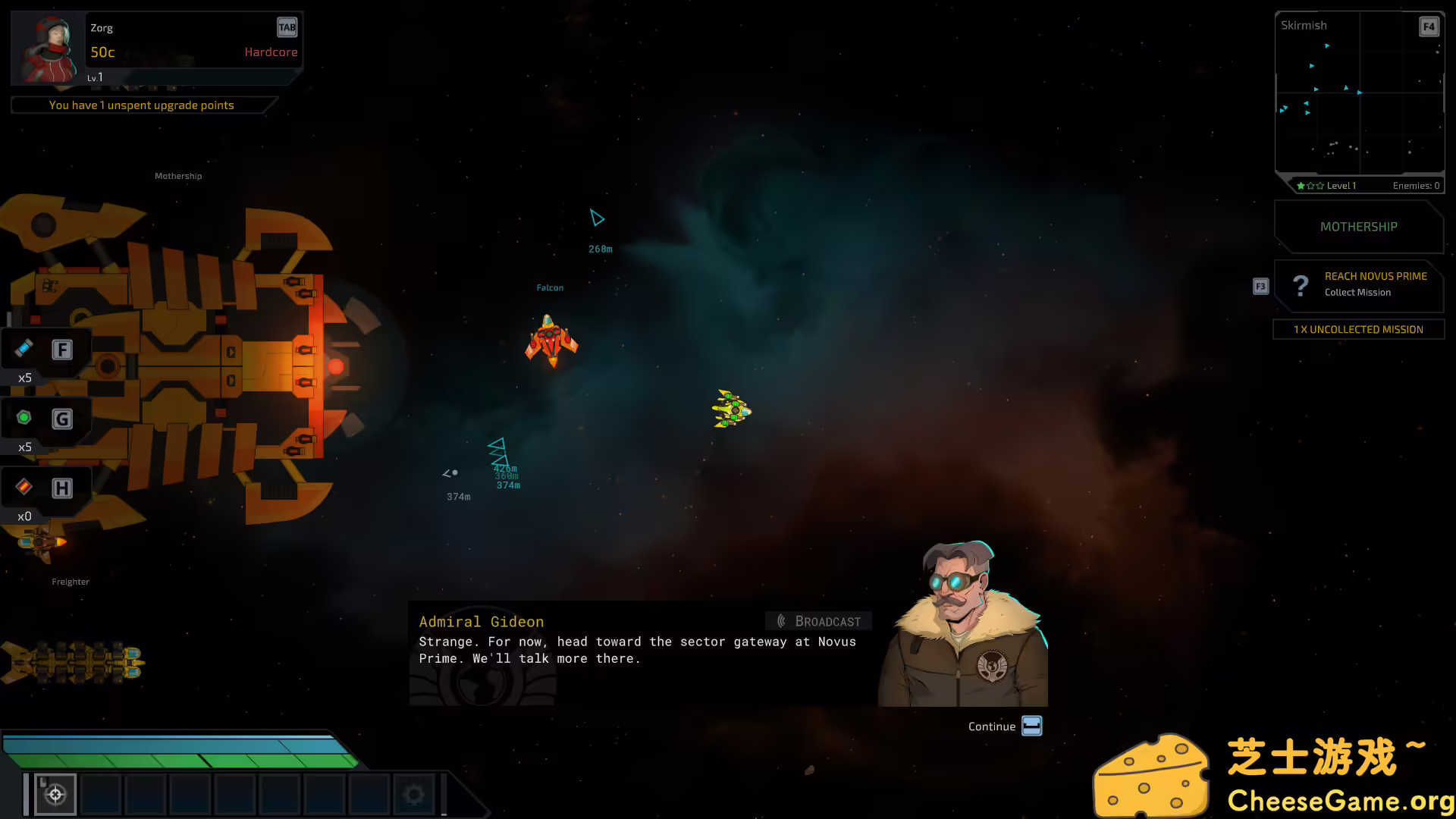Image resolution: width=1456 pixels, height=819 pixels.
Task: Expand the 1 X UNCOLLECTED MISSION banner
Action: [1358, 329]
